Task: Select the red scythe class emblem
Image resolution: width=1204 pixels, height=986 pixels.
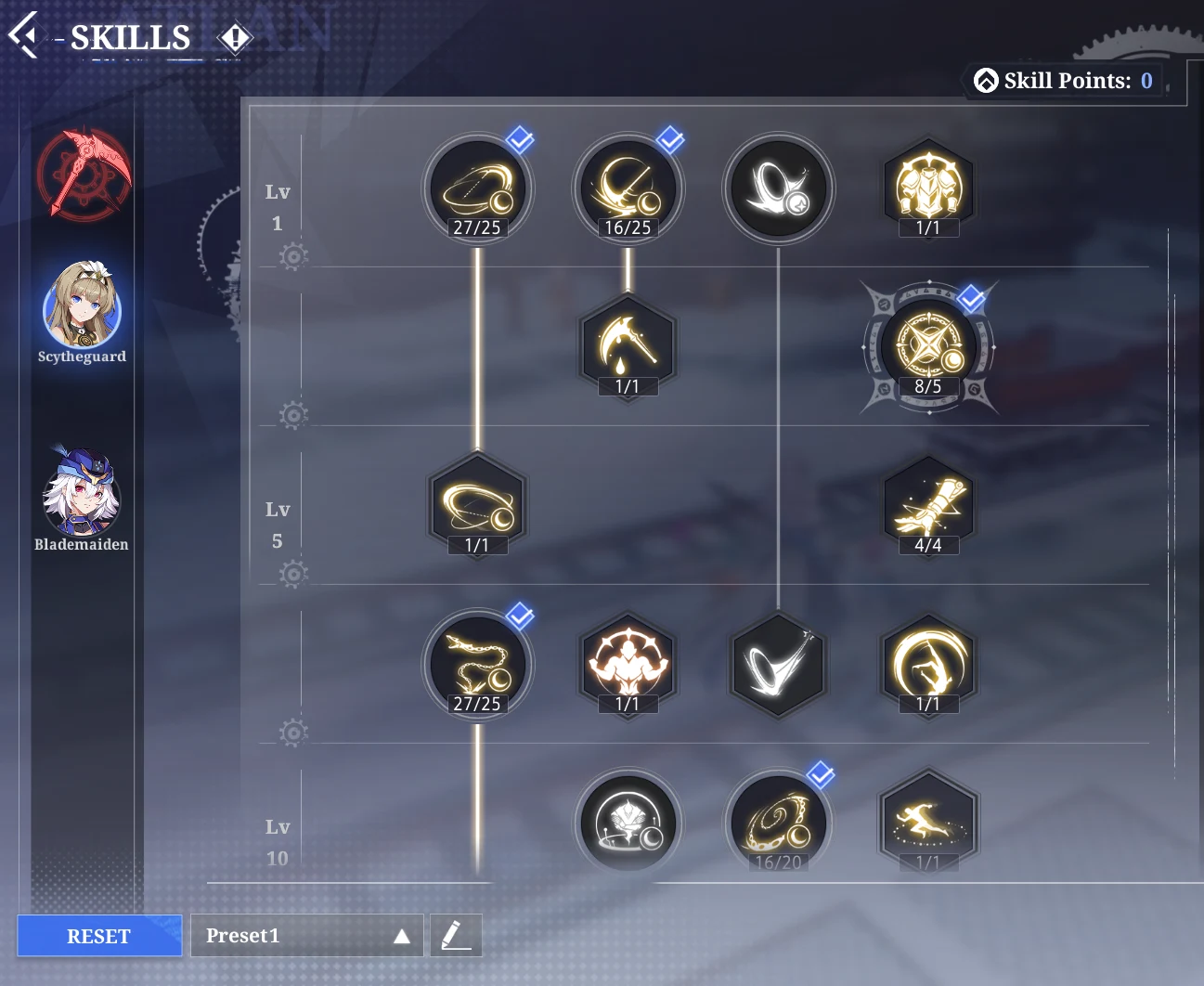Action: click(x=83, y=175)
